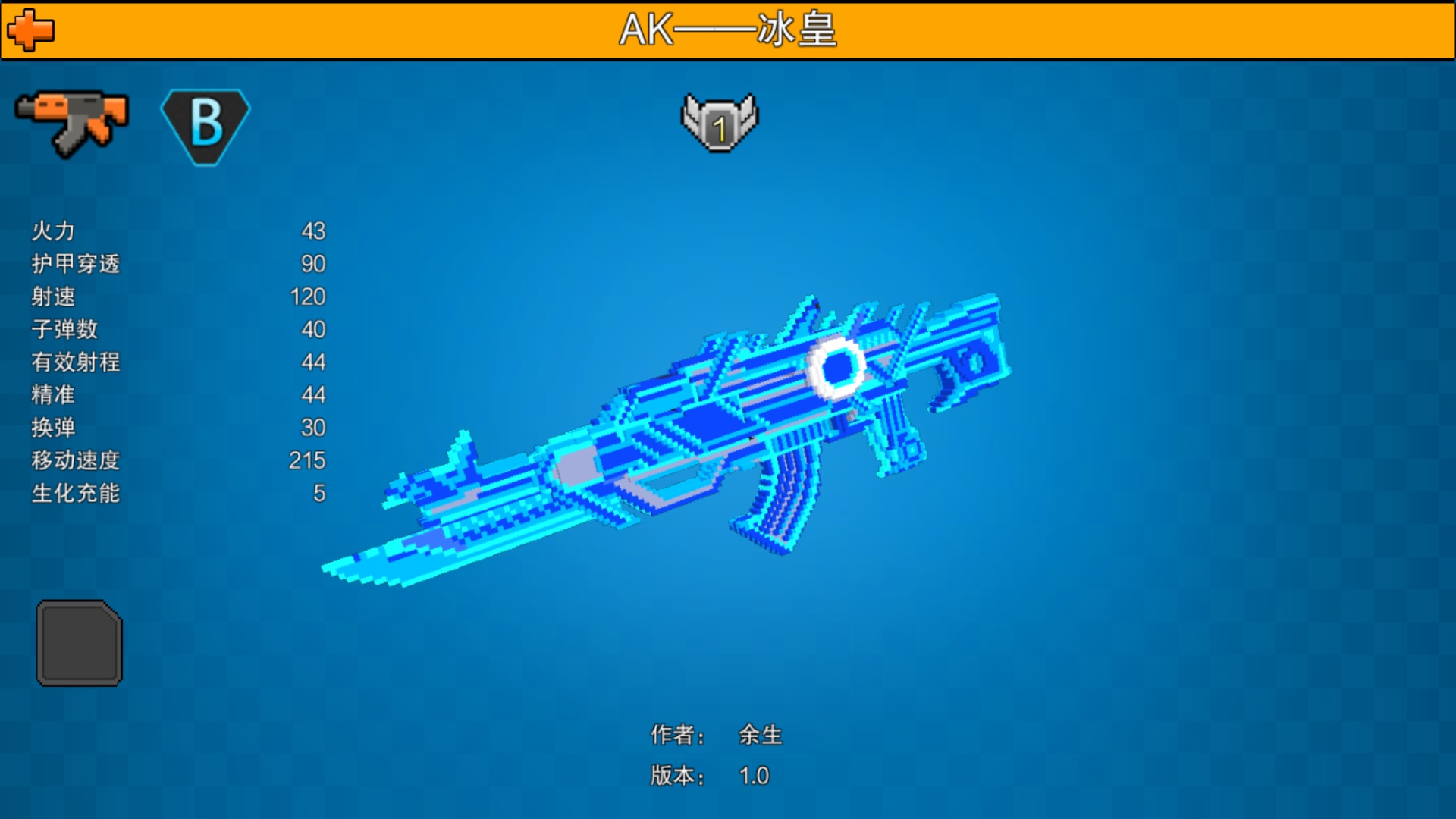The height and width of the screenshot is (819, 1456).
Task: Click the back arrow in top-left corner
Action: point(30,30)
